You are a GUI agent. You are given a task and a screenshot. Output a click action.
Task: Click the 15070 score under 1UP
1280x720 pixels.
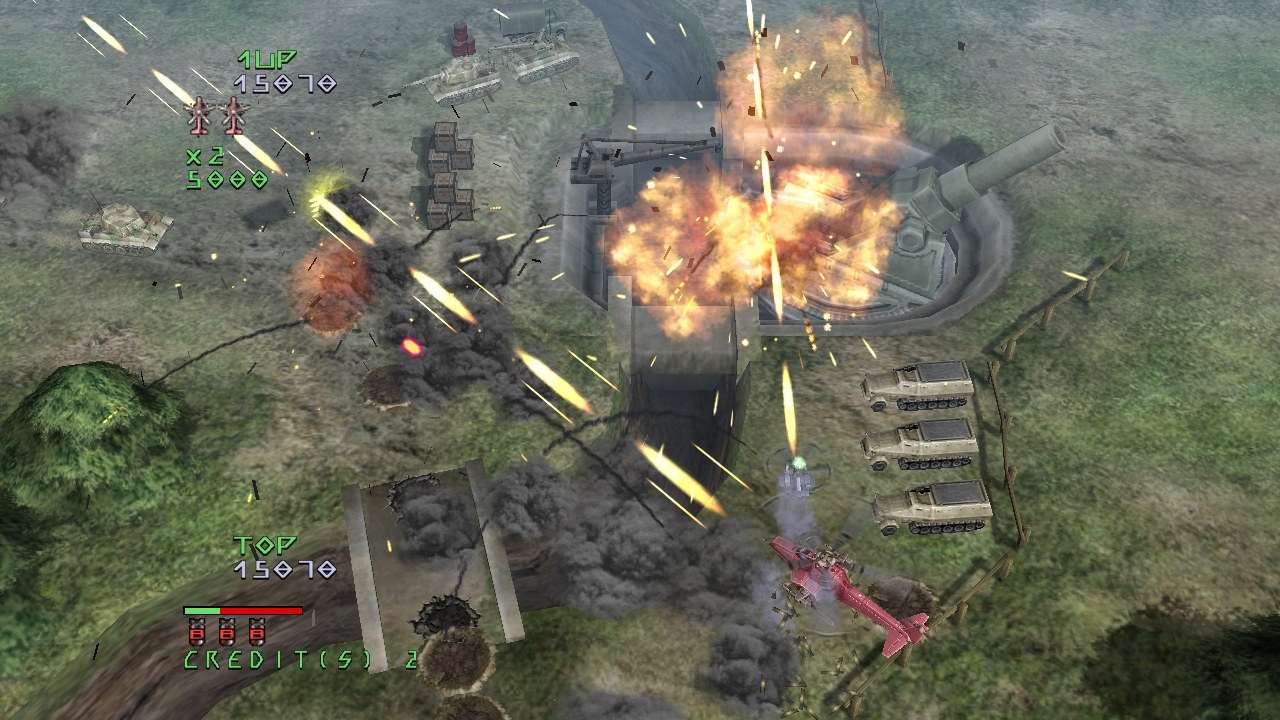[x=284, y=85]
